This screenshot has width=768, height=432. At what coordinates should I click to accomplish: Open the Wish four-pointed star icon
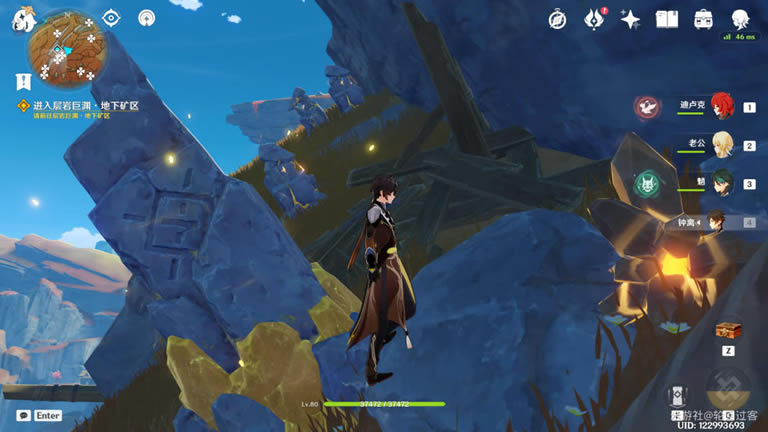[x=630, y=19]
